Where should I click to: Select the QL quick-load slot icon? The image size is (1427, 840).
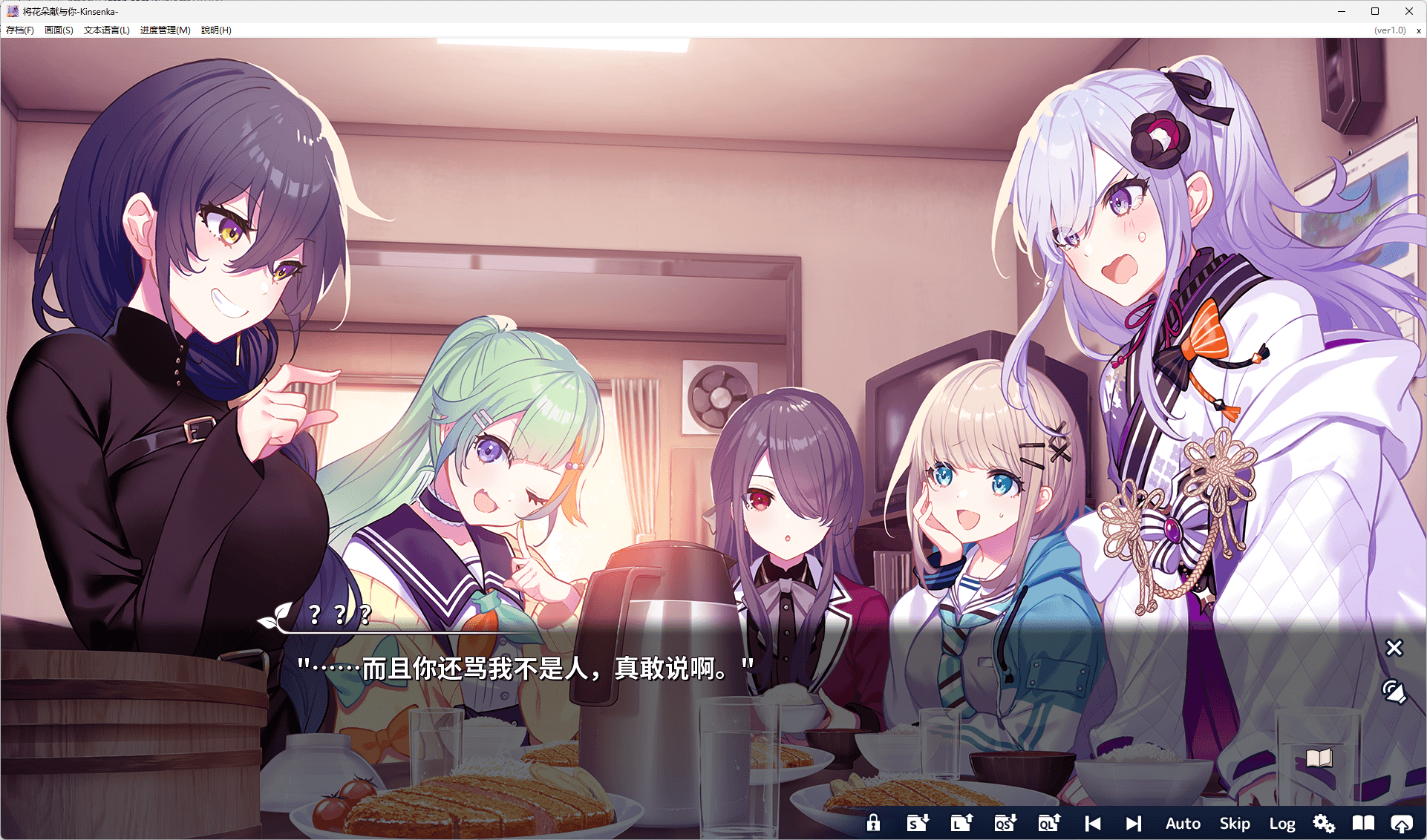[1048, 823]
